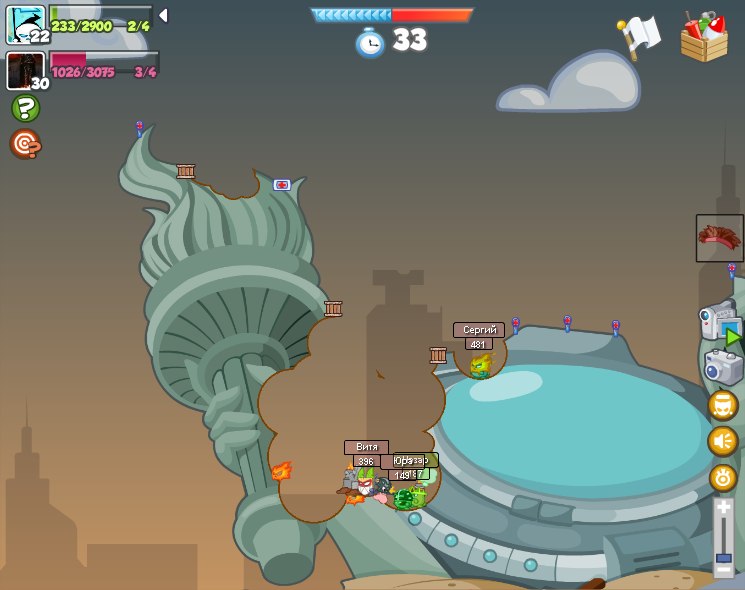This screenshot has width=745, height=590.
Task: Open the green question mark help
Action: (x=25, y=108)
